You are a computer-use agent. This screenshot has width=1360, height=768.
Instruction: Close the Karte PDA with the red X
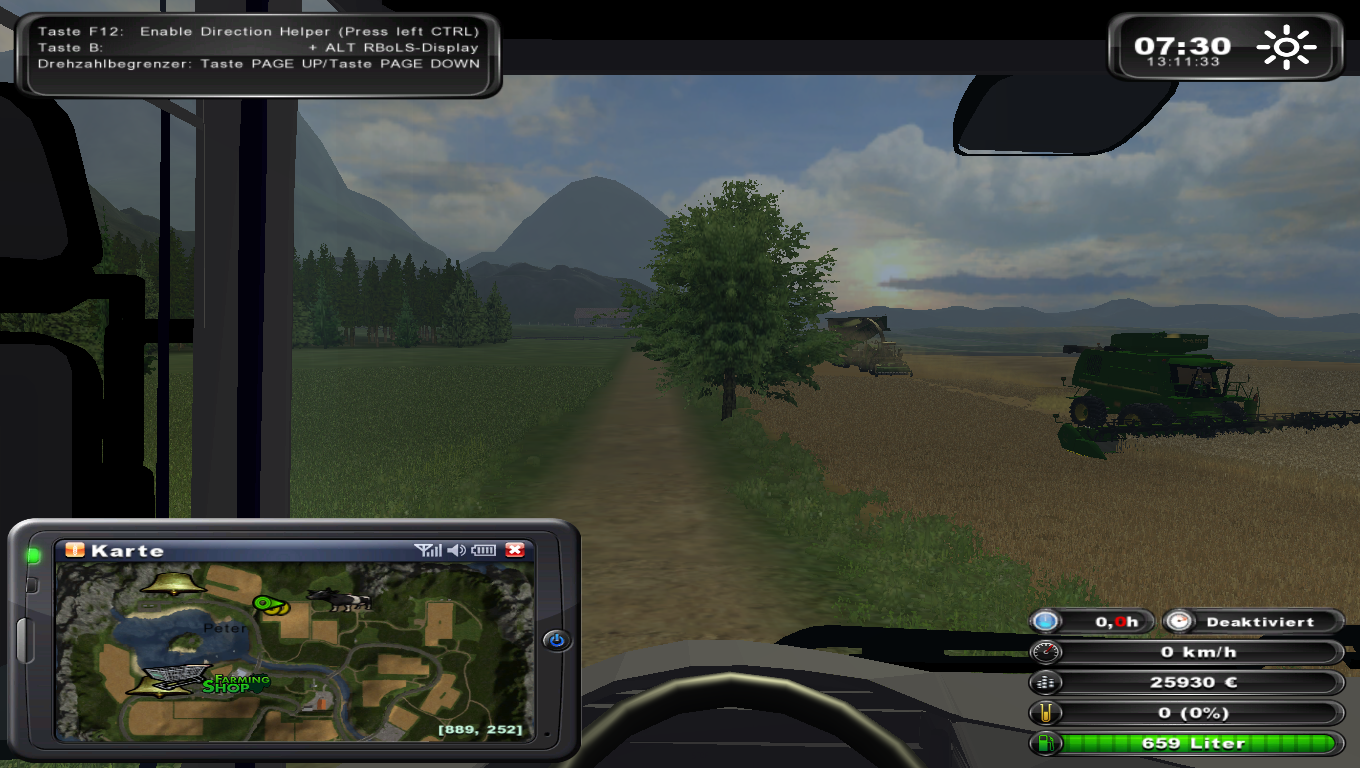tap(515, 550)
